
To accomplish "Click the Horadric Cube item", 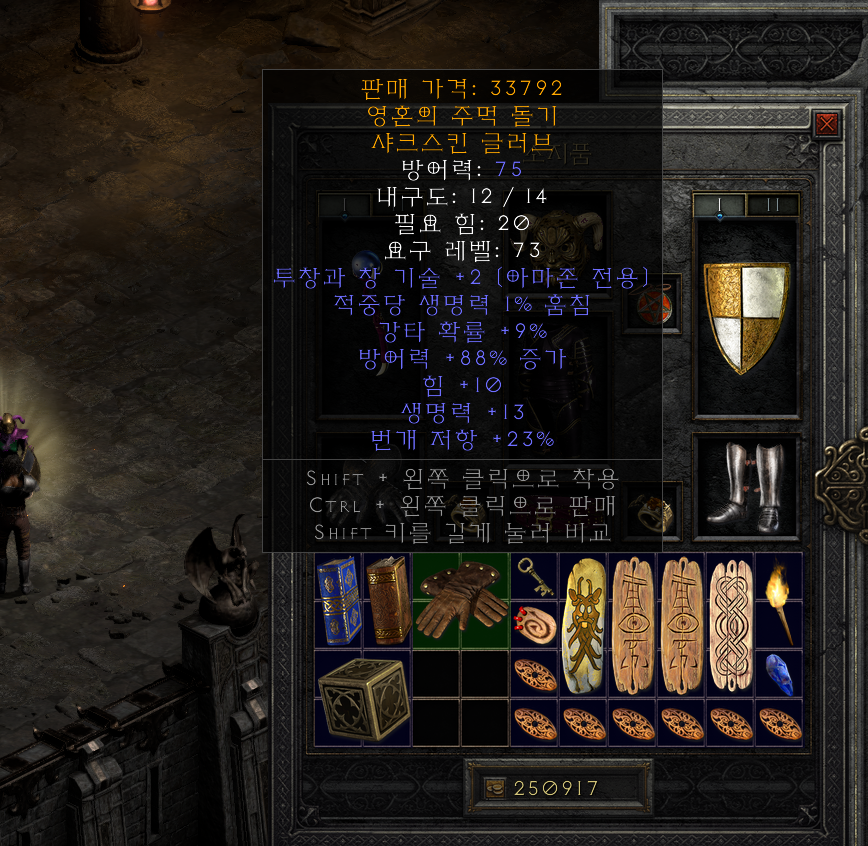I will coord(362,697).
